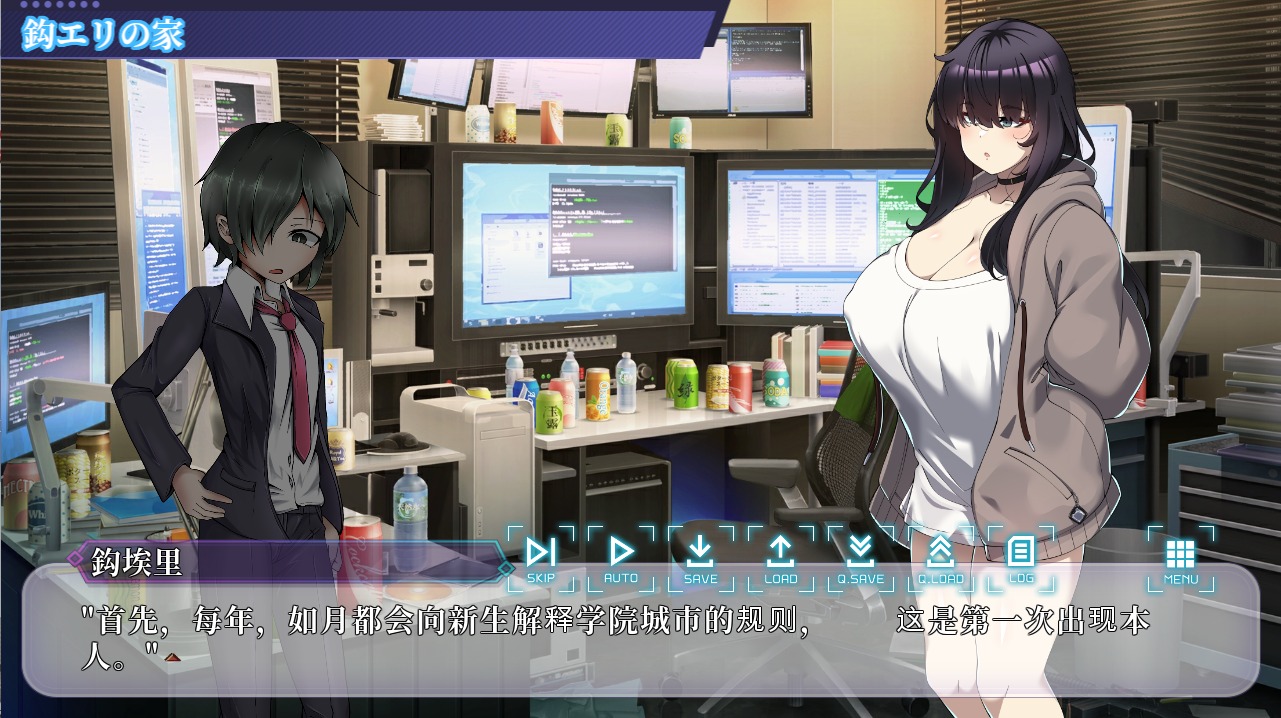Quick save with Q.SAVE
This screenshot has width=1281, height=718.
click(860, 558)
